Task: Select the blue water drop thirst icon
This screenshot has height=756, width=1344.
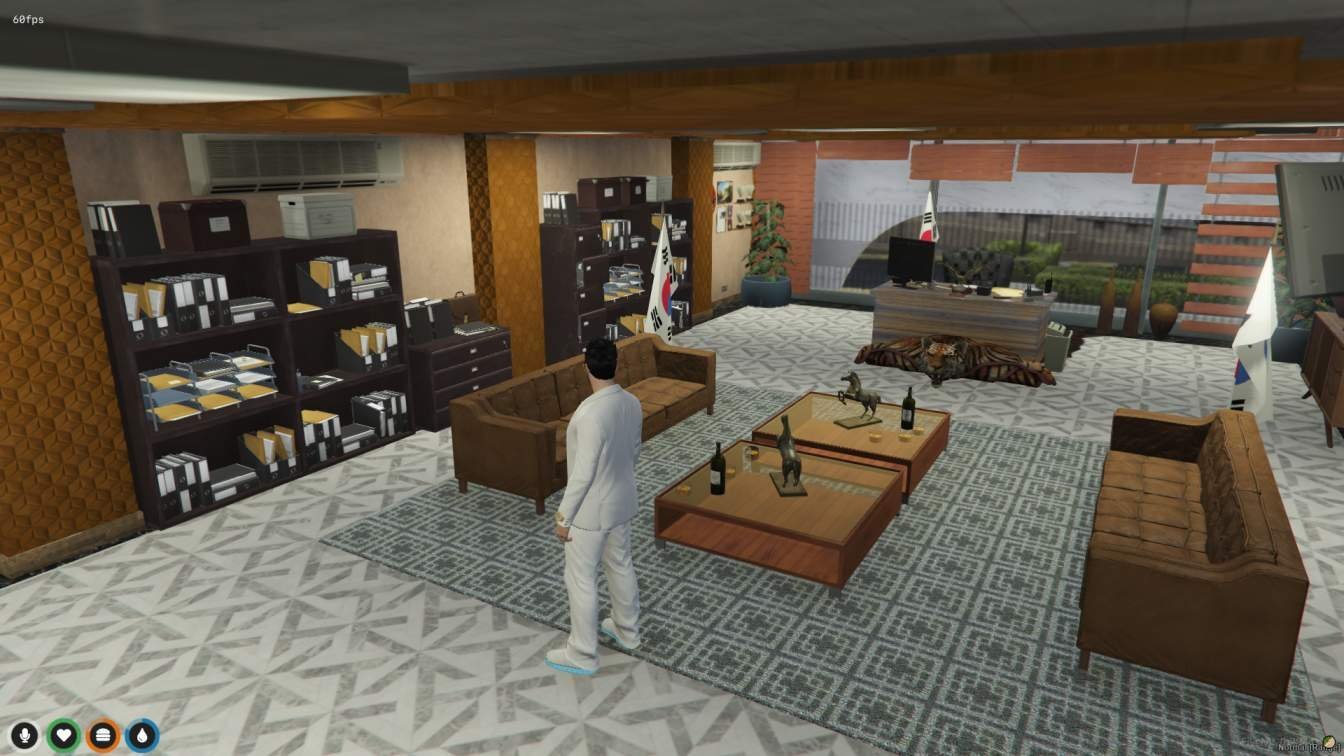Action: (x=142, y=736)
